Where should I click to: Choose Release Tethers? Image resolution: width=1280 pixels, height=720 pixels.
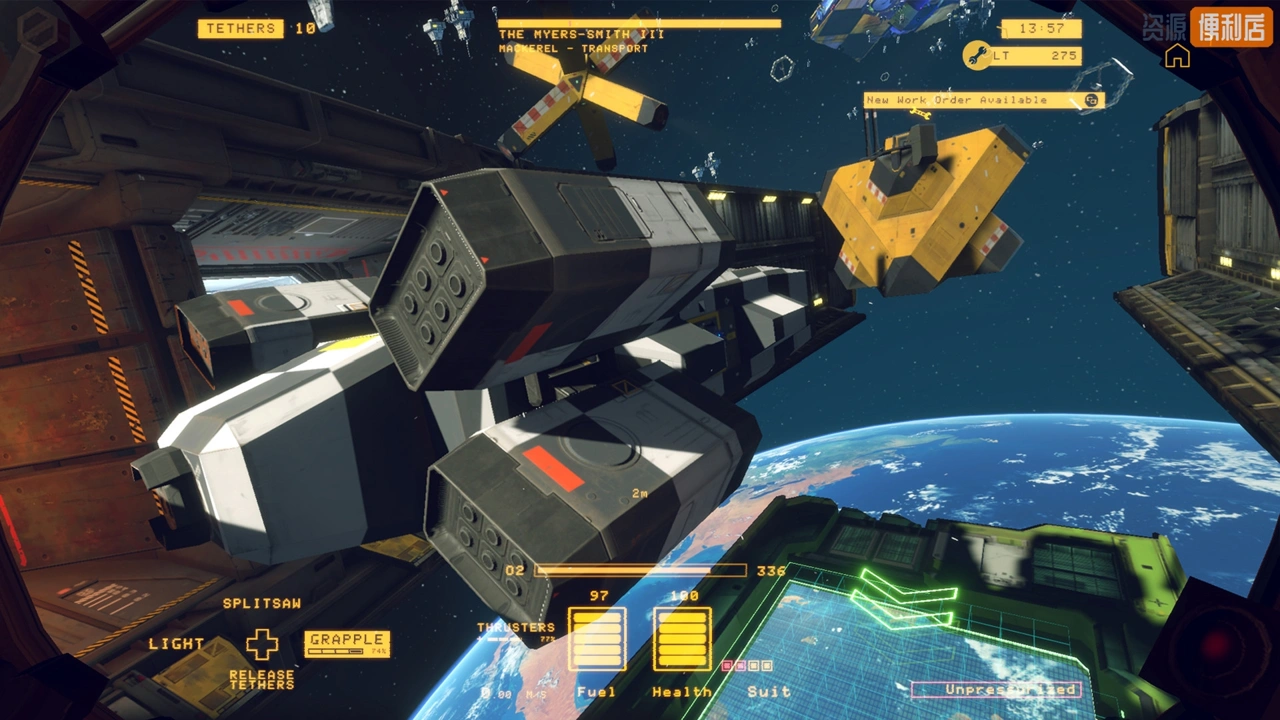[x=262, y=680]
